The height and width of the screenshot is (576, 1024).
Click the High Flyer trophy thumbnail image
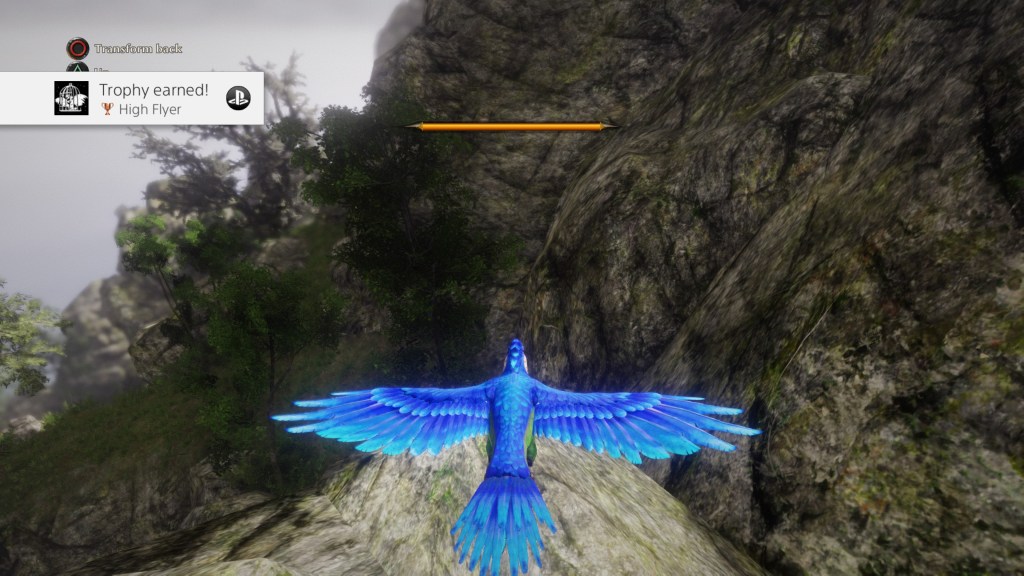(x=71, y=98)
